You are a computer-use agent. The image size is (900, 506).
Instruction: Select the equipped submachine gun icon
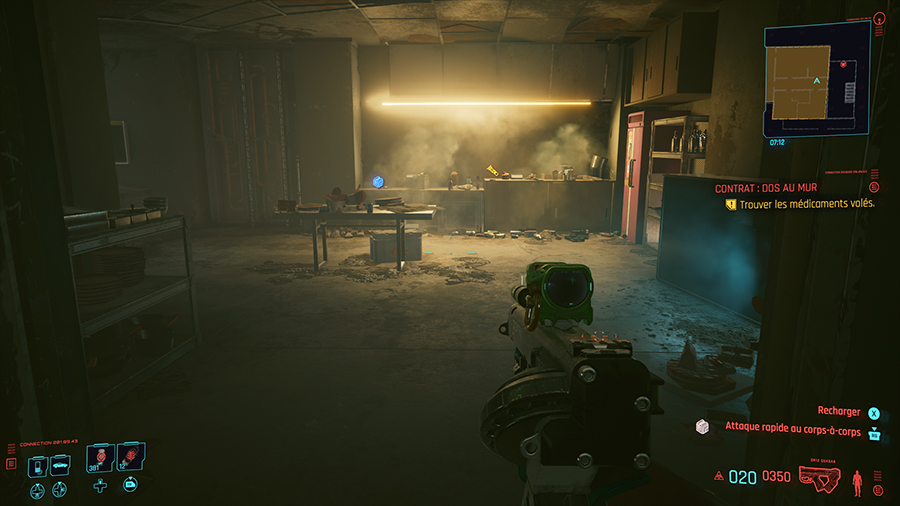(820, 477)
